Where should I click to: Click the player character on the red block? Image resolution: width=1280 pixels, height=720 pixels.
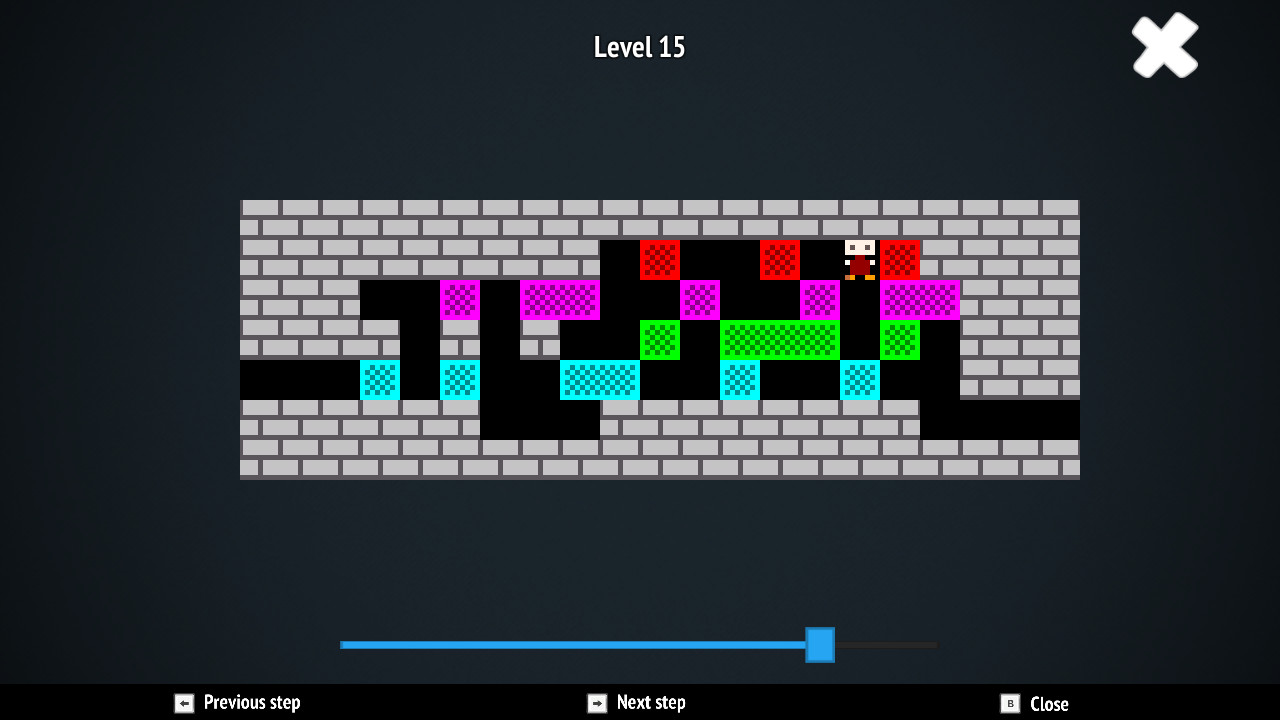(x=859, y=260)
